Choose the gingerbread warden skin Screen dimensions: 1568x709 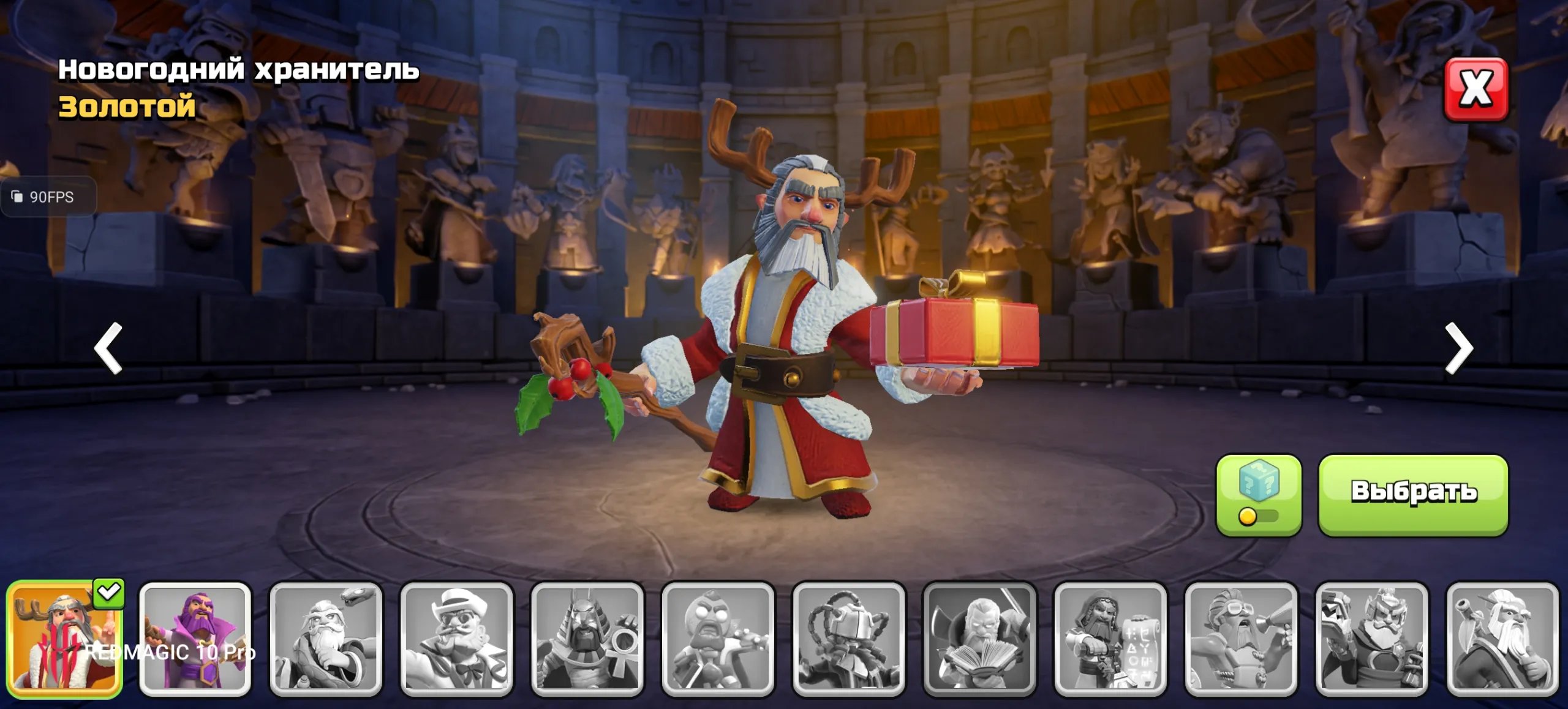point(718,639)
